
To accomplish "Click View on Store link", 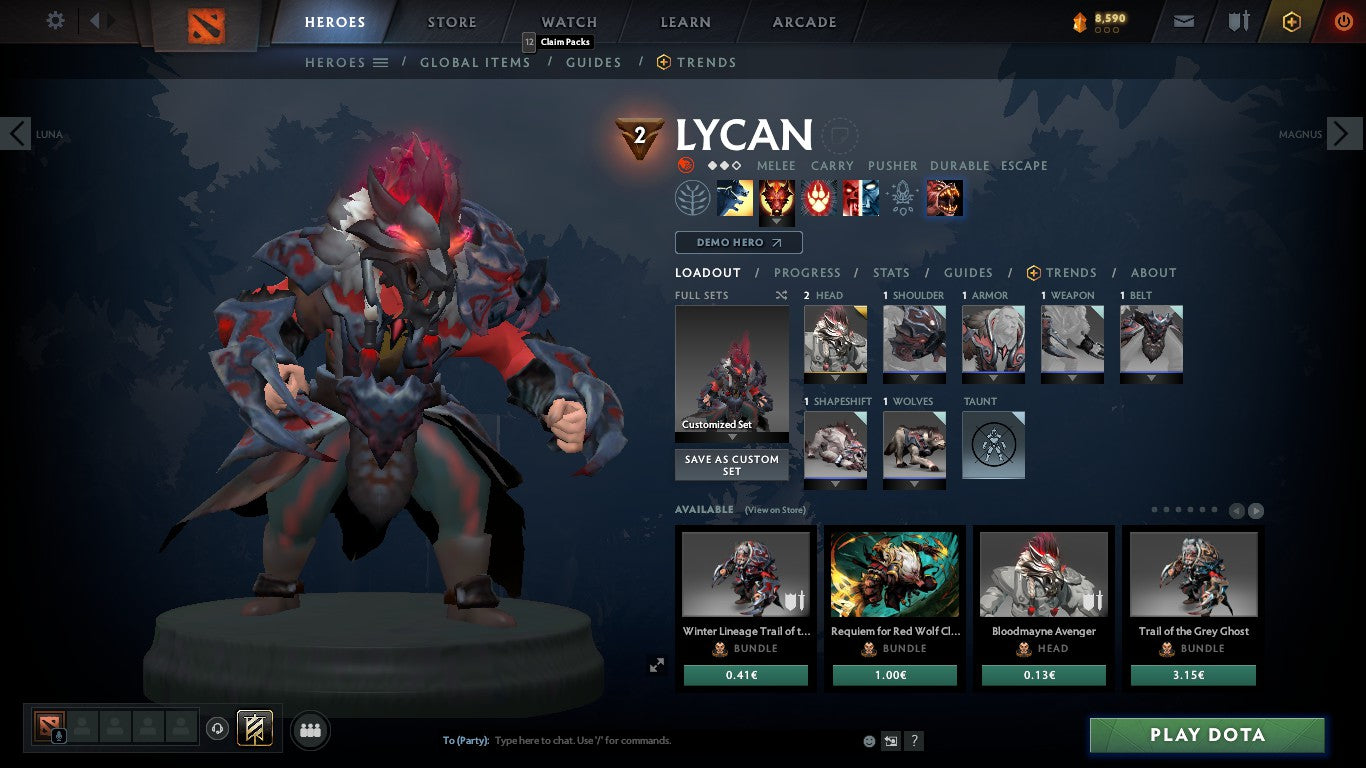I will [x=774, y=510].
